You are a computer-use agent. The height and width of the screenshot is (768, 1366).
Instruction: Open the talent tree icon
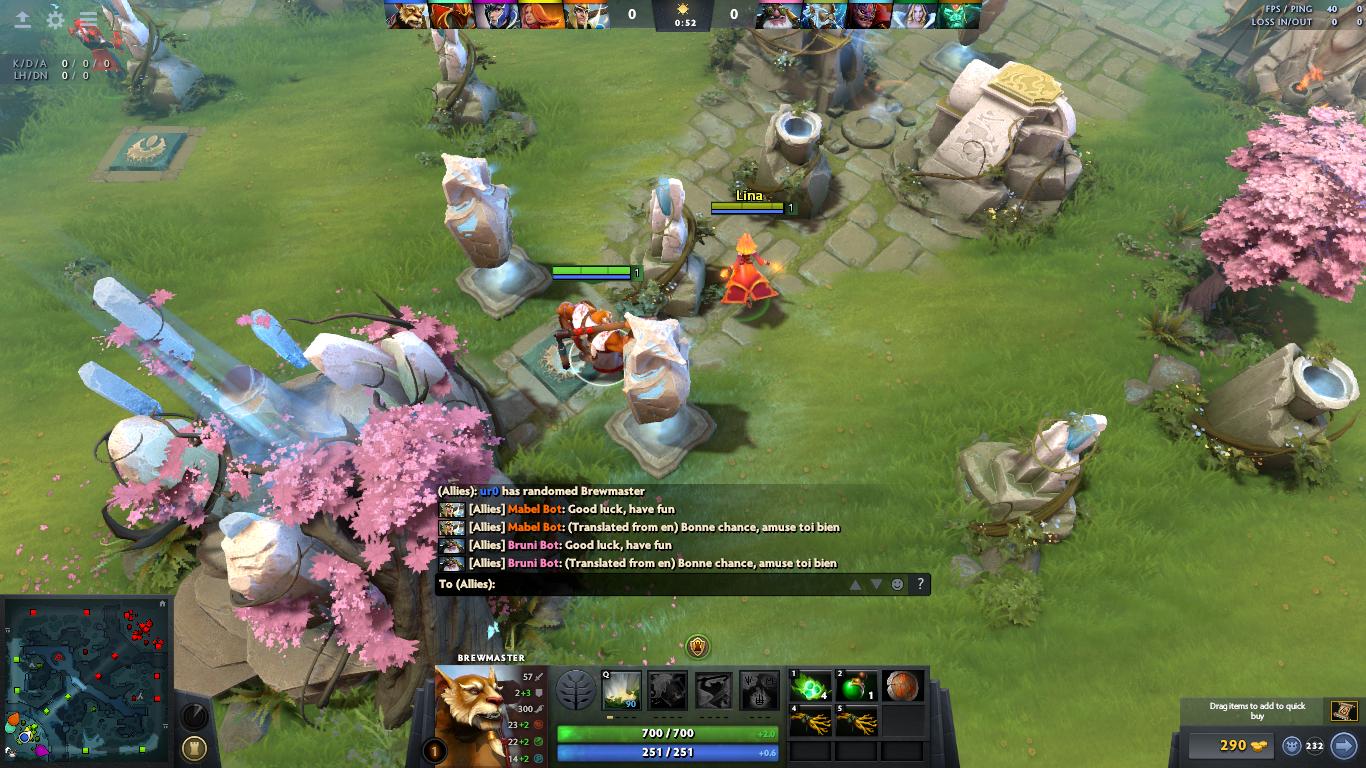pos(575,689)
